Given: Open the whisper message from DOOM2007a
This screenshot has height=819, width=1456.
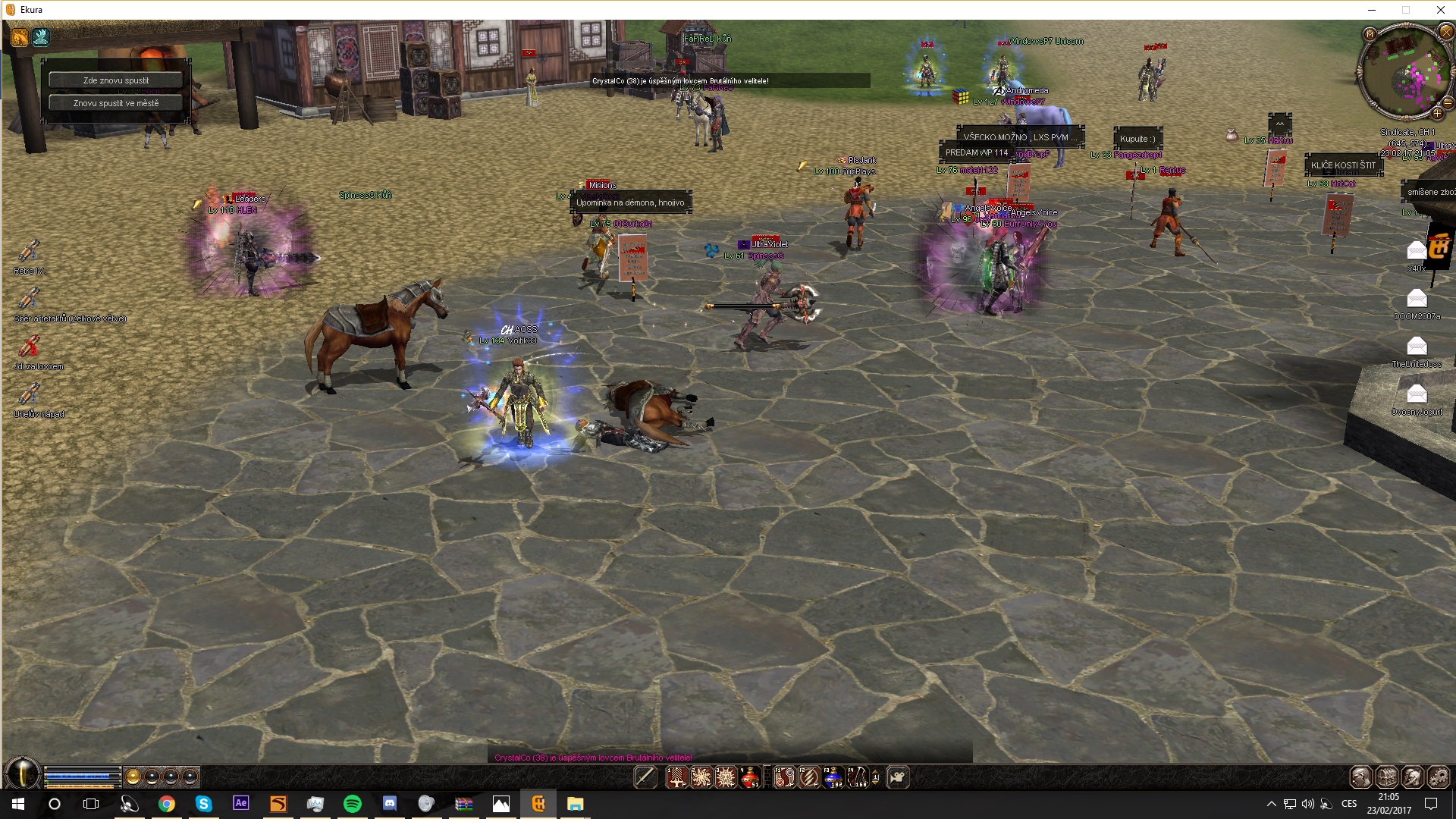Looking at the screenshot, I should pyautogui.click(x=1416, y=299).
